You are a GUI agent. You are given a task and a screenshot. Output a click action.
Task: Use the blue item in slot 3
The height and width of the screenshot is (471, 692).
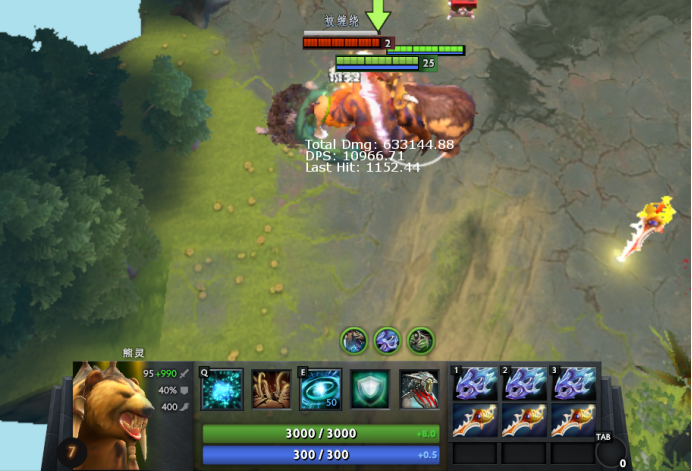coord(574,384)
